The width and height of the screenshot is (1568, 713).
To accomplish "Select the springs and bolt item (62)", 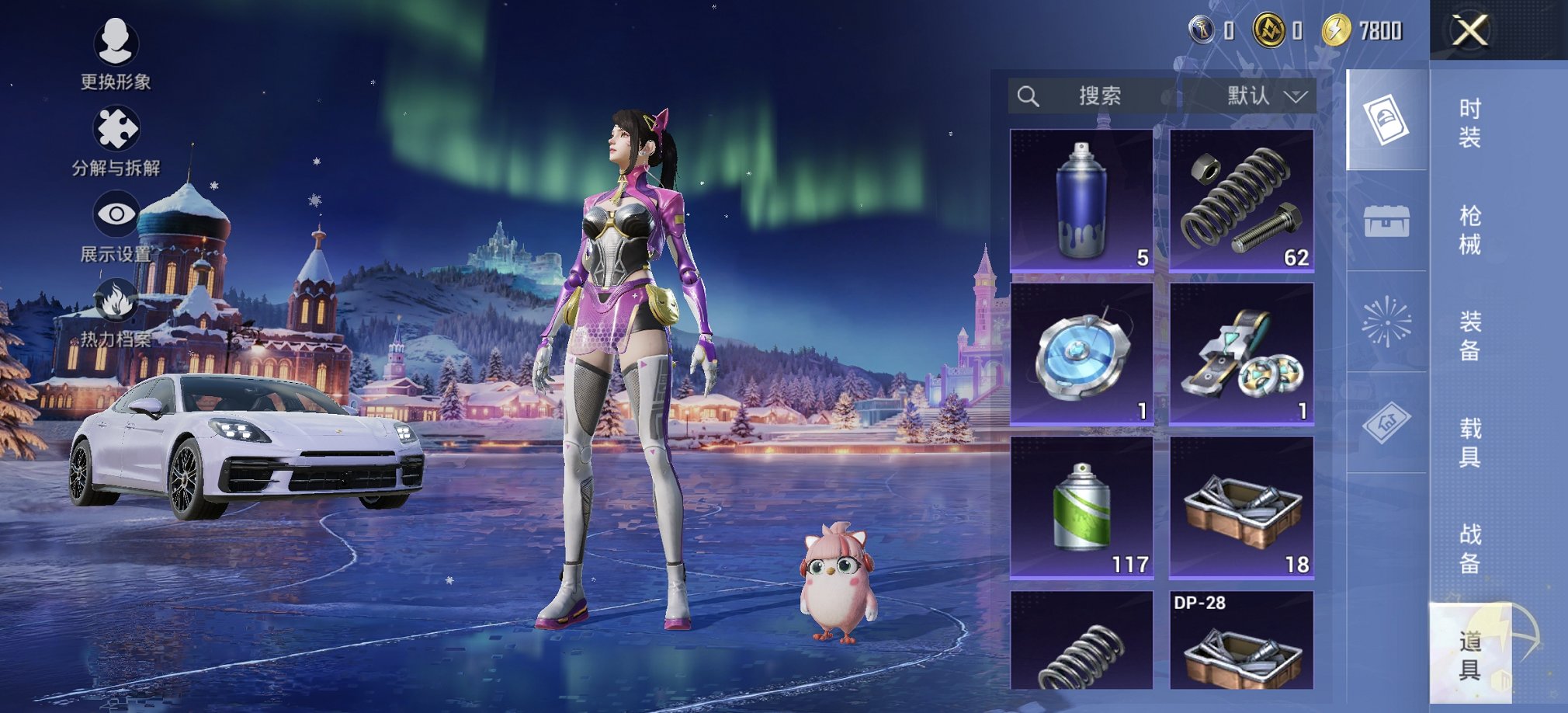I will 1241,200.
